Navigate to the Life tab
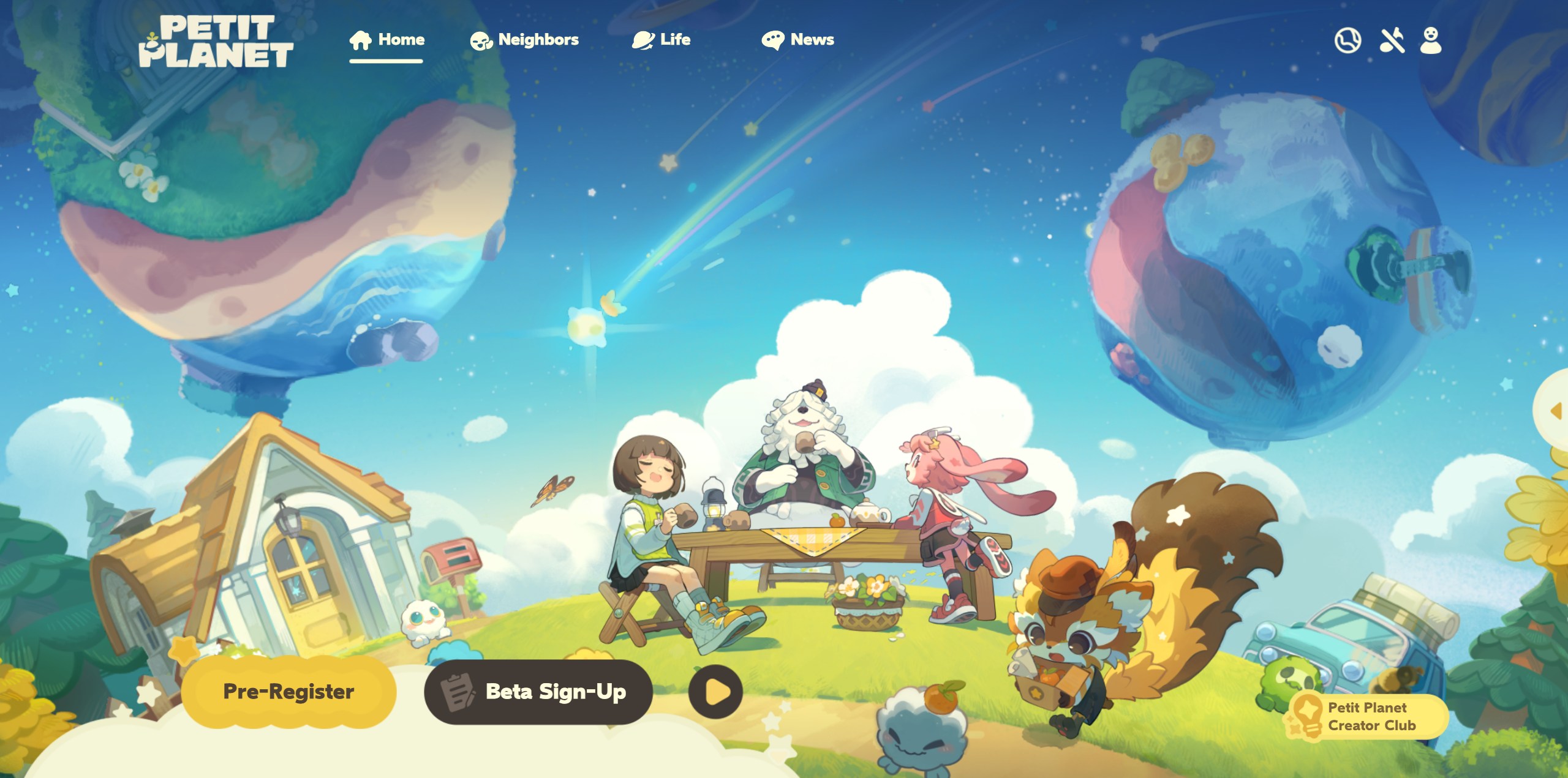1568x778 pixels. tap(674, 39)
